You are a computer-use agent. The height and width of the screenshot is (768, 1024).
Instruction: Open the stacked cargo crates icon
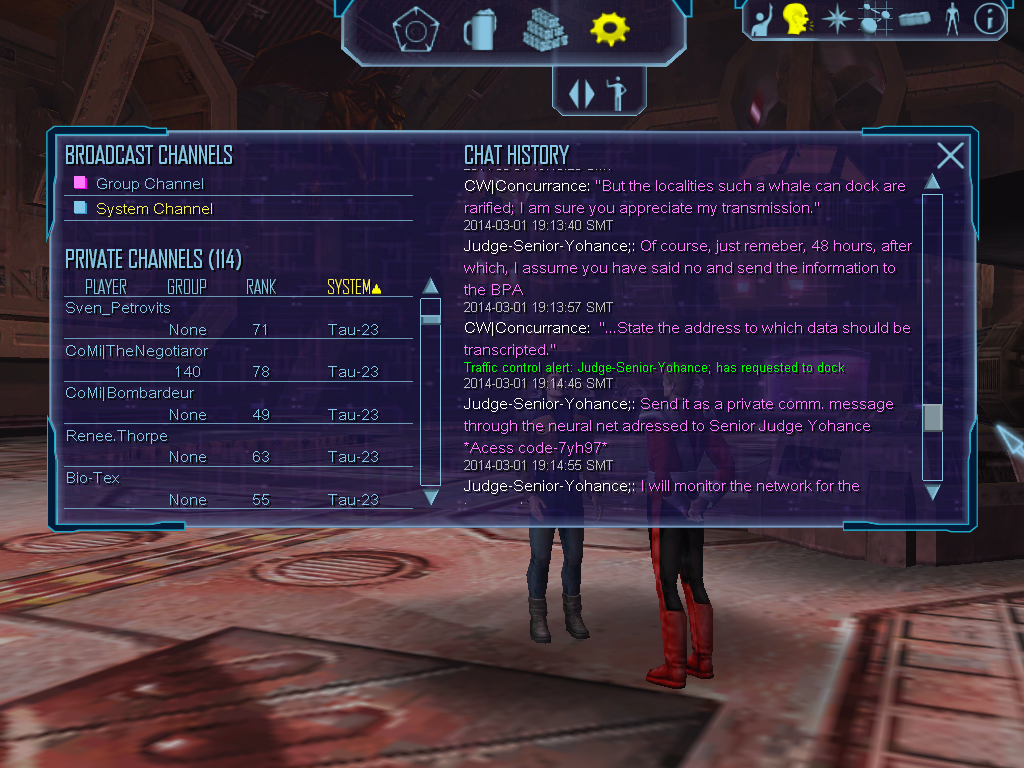[545, 30]
